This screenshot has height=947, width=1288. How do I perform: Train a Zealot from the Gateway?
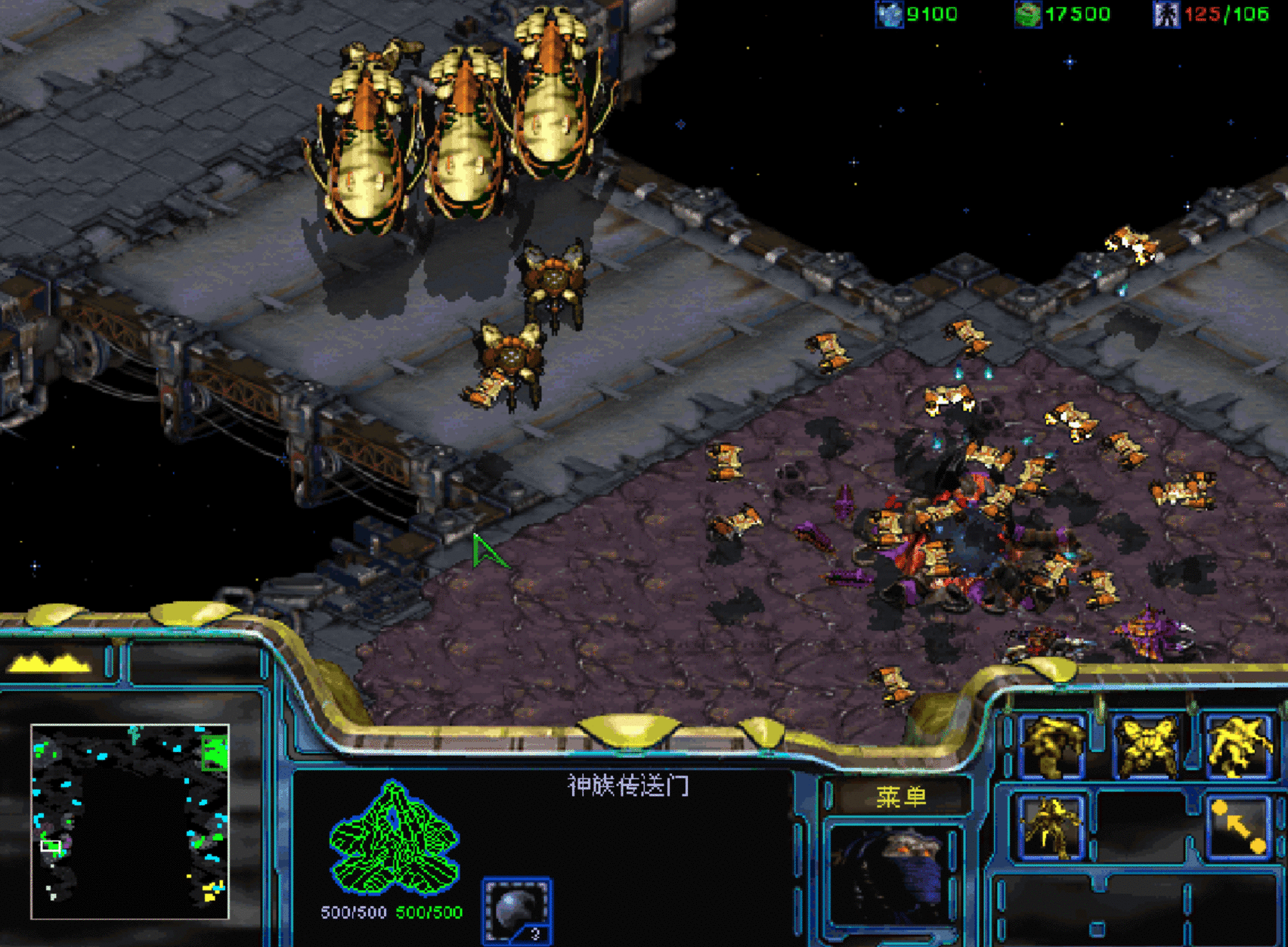[x=1051, y=747]
